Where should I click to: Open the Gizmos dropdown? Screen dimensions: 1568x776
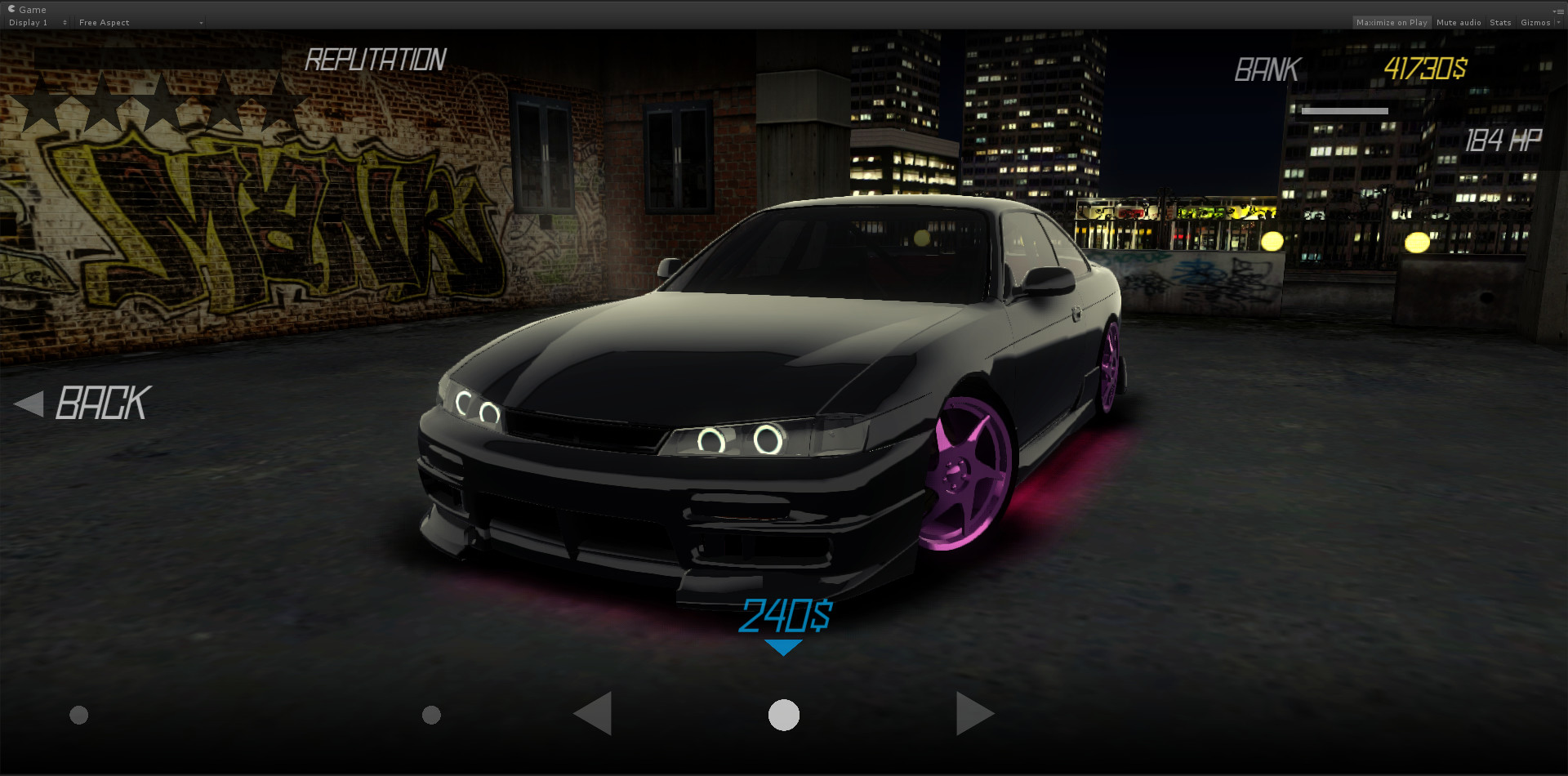(1537, 22)
